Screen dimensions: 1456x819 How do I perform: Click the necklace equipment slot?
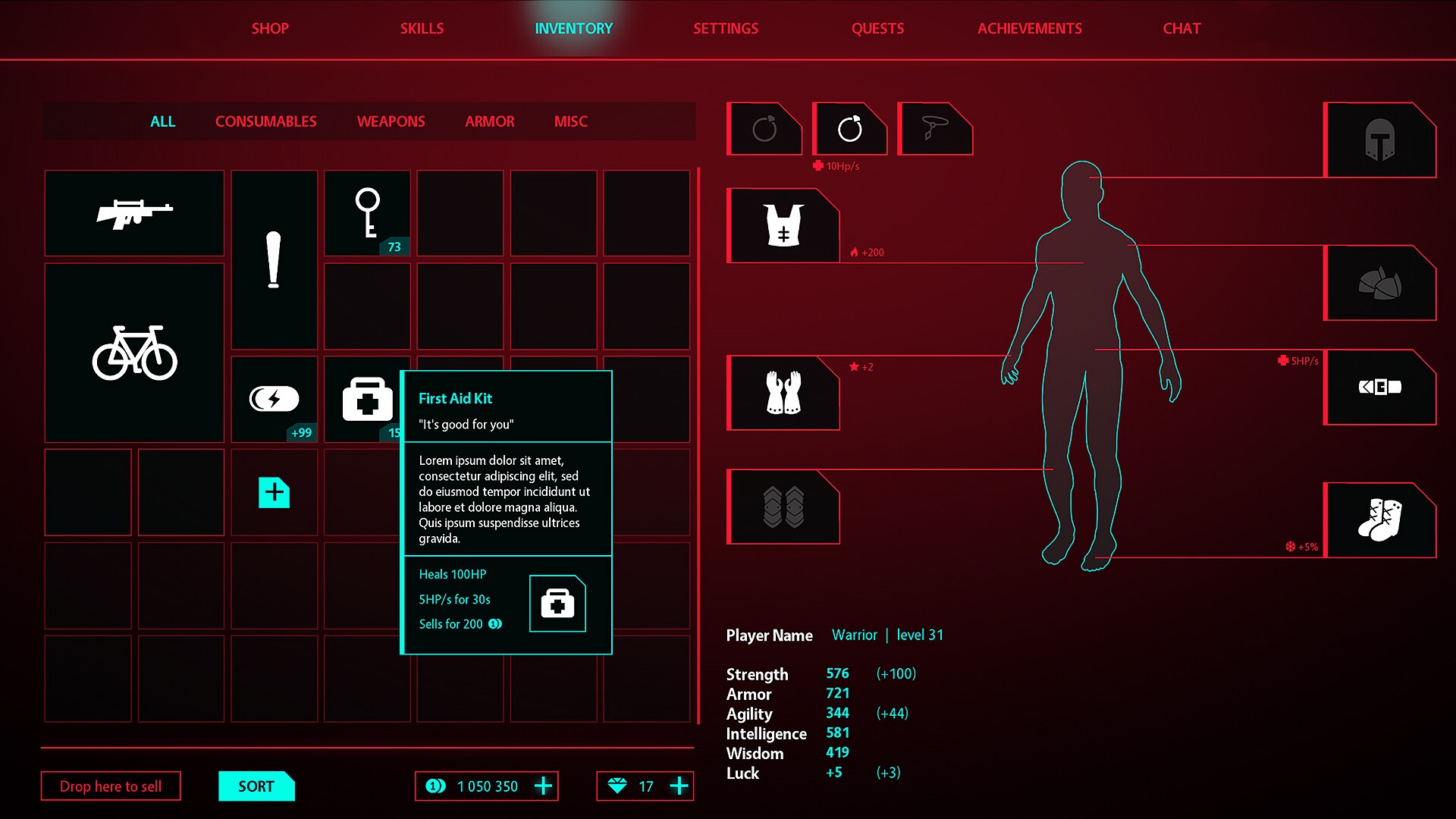(935, 127)
